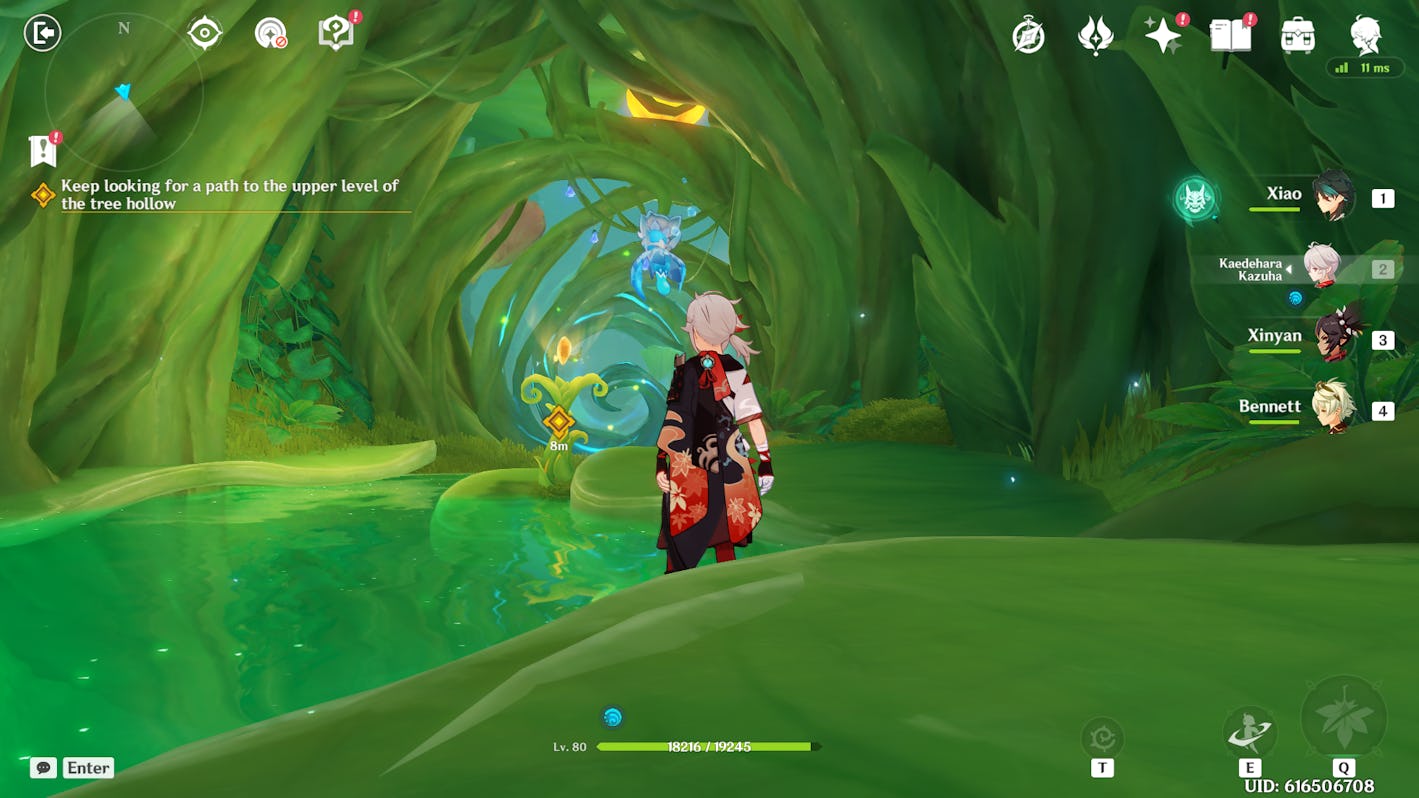The height and width of the screenshot is (798, 1419).
Task: Select Kaedehara Kazuha party slot
Action: (x=1321, y=266)
